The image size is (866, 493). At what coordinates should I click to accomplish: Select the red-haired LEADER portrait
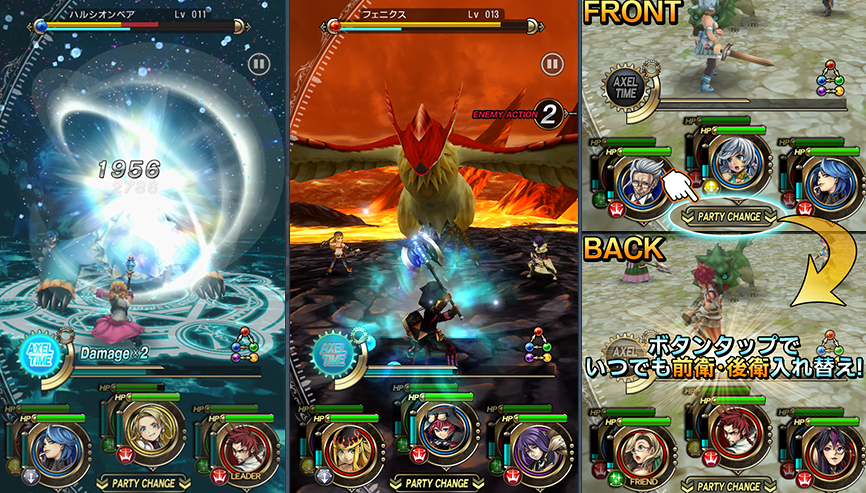pyautogui.click(x=243, y=439)
